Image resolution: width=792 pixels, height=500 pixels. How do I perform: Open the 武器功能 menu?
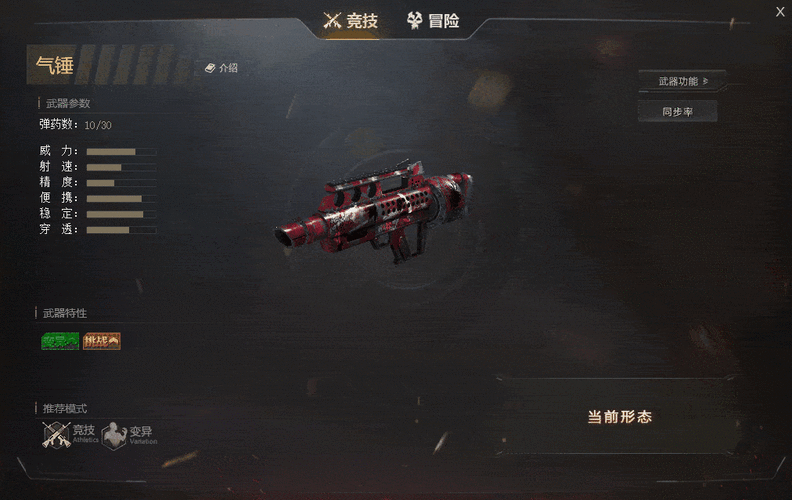682,81
